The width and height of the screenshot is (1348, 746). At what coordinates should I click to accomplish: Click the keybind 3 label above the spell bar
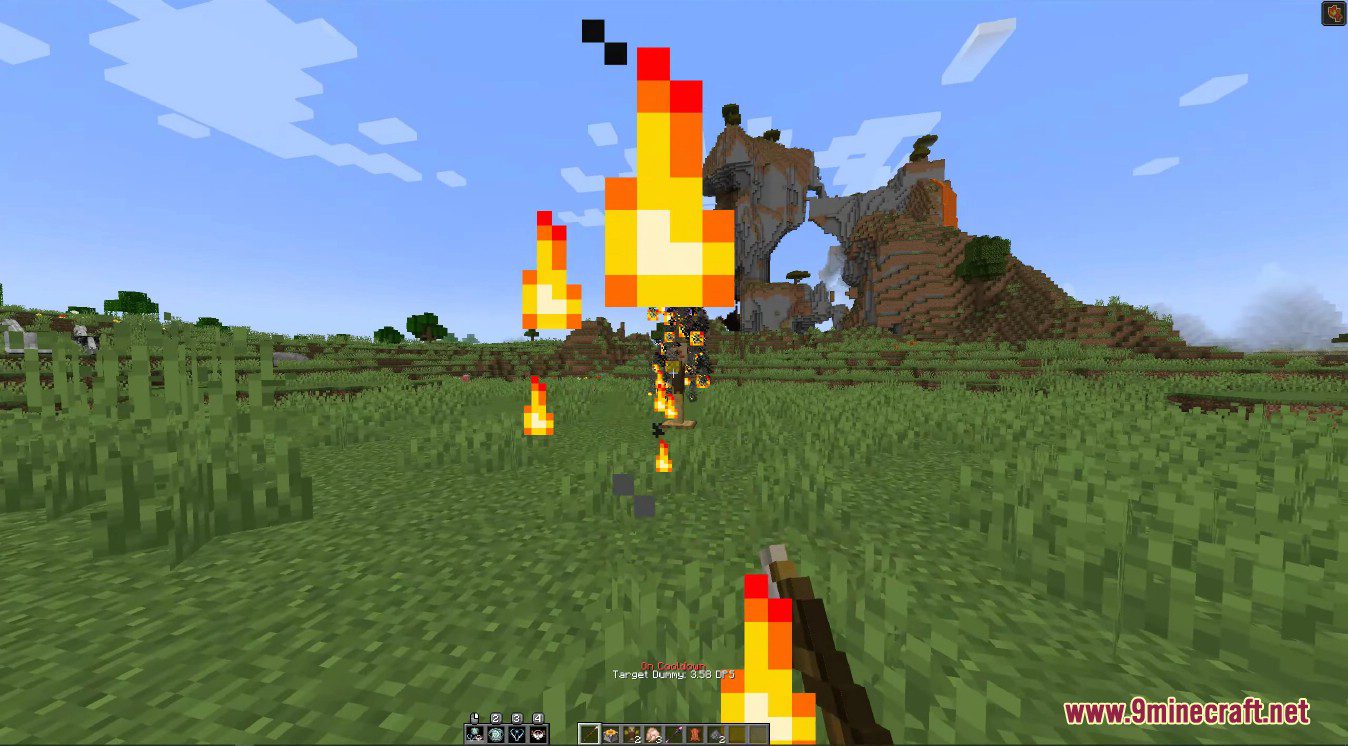pos(516,716)
